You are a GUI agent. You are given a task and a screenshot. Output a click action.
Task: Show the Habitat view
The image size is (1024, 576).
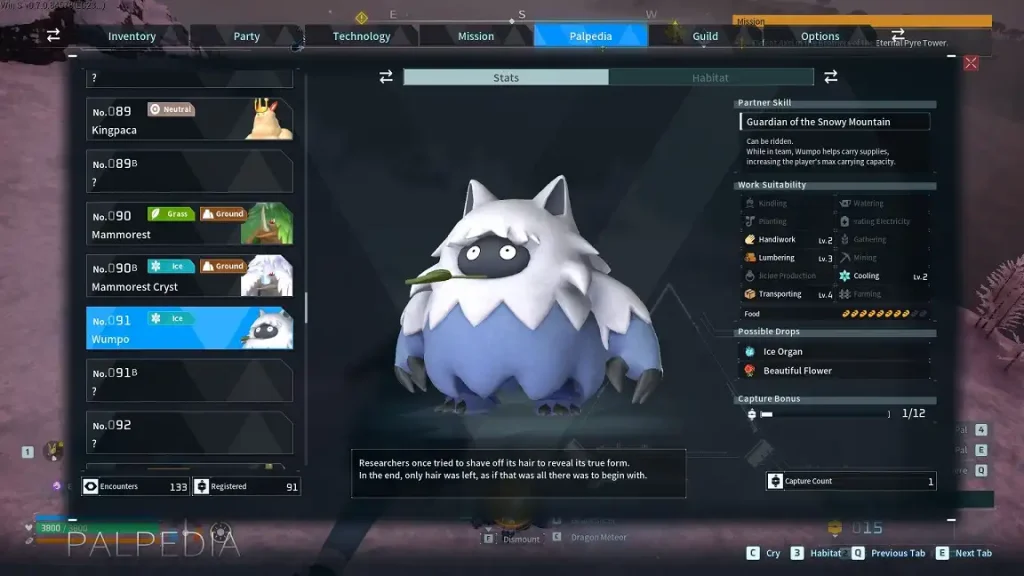[710, 77]
